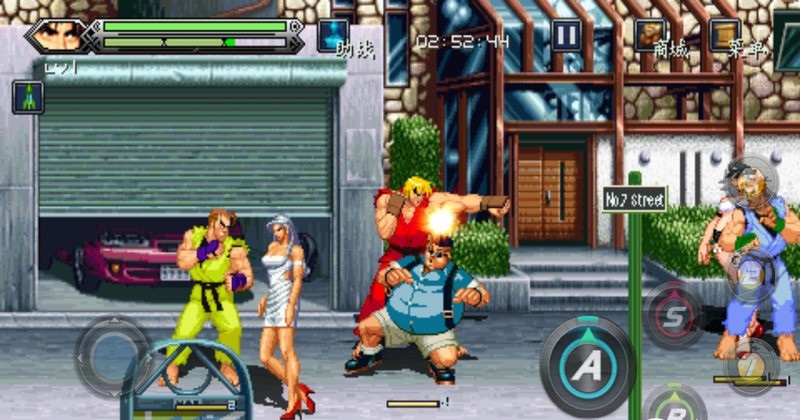This screenshot has width=800, height=420.
Task: Tap the virtual joystick pad
Action: [110, 356]
